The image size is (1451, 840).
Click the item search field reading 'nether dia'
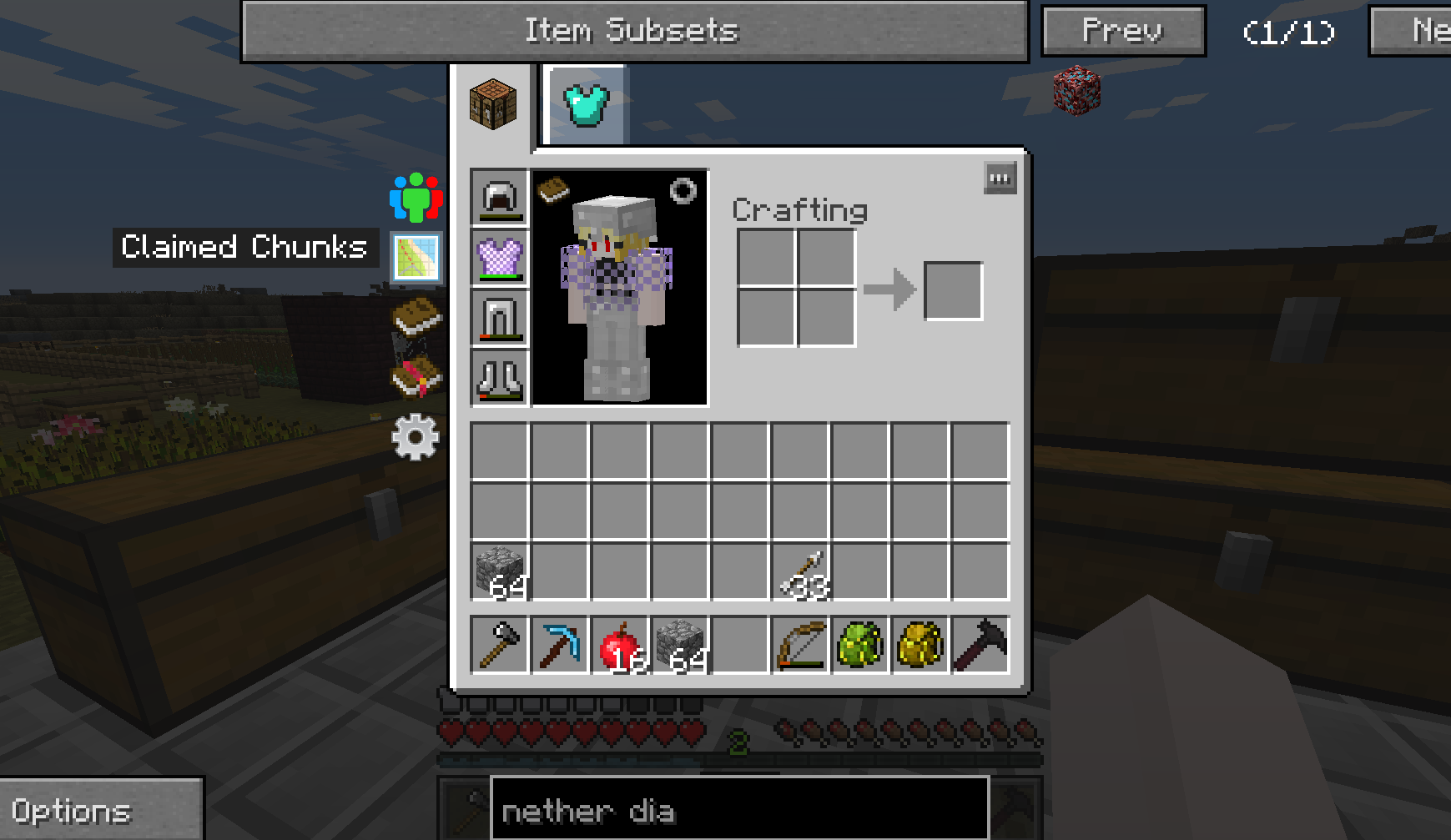pos(738,809)
